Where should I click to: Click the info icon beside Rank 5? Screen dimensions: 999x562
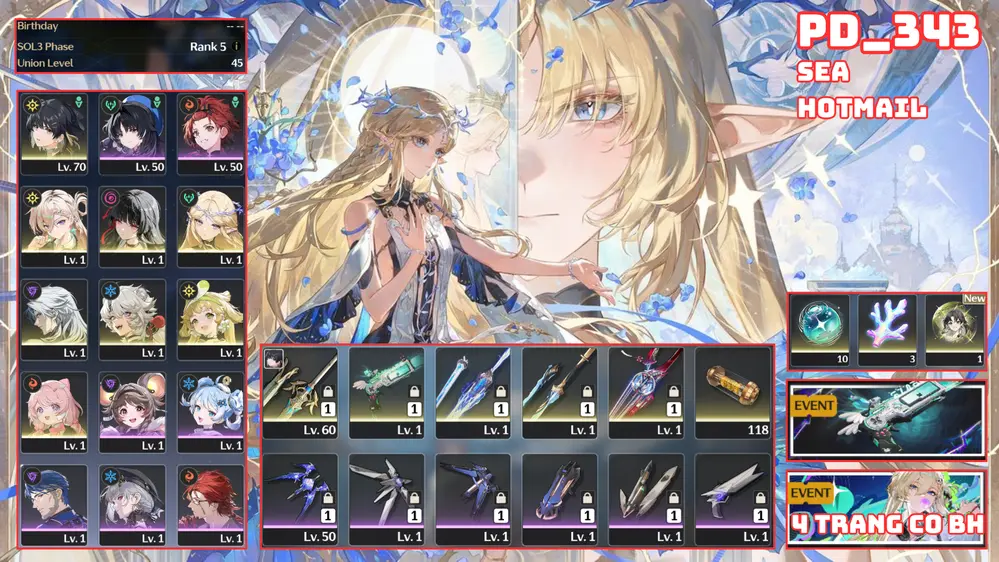coord(236,46)
